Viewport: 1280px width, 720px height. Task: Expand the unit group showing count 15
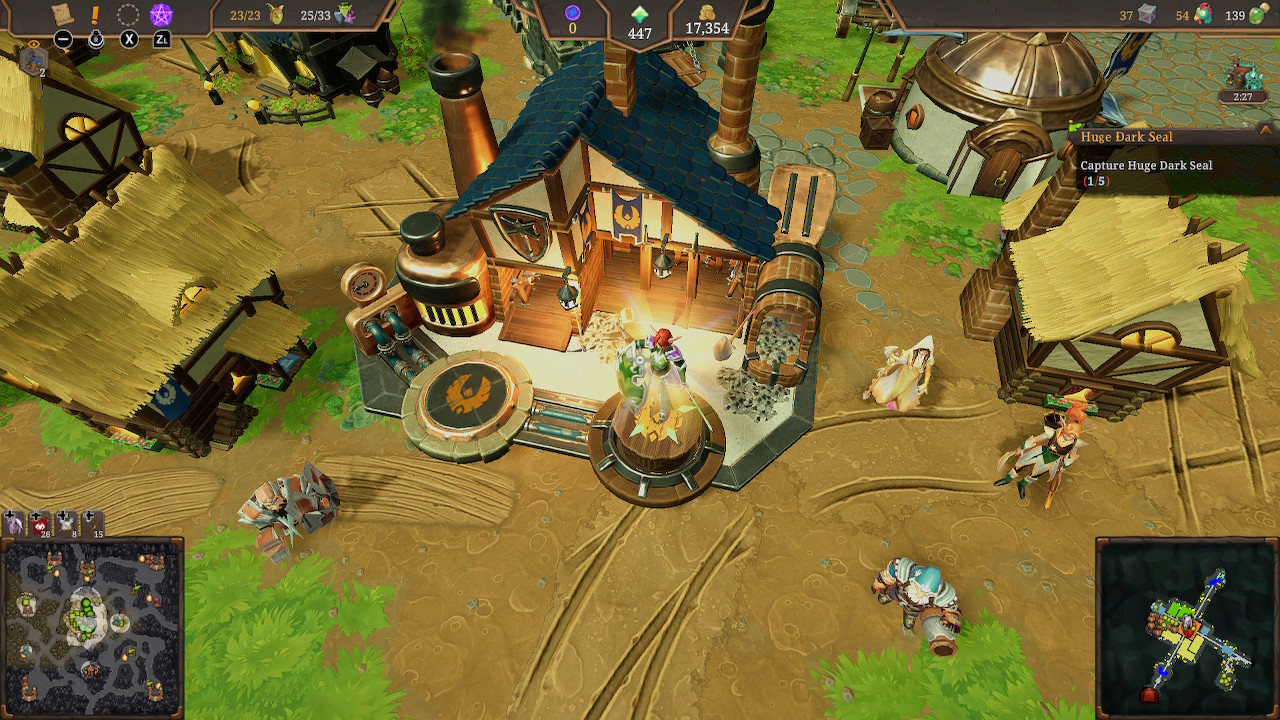click(92, 525)
